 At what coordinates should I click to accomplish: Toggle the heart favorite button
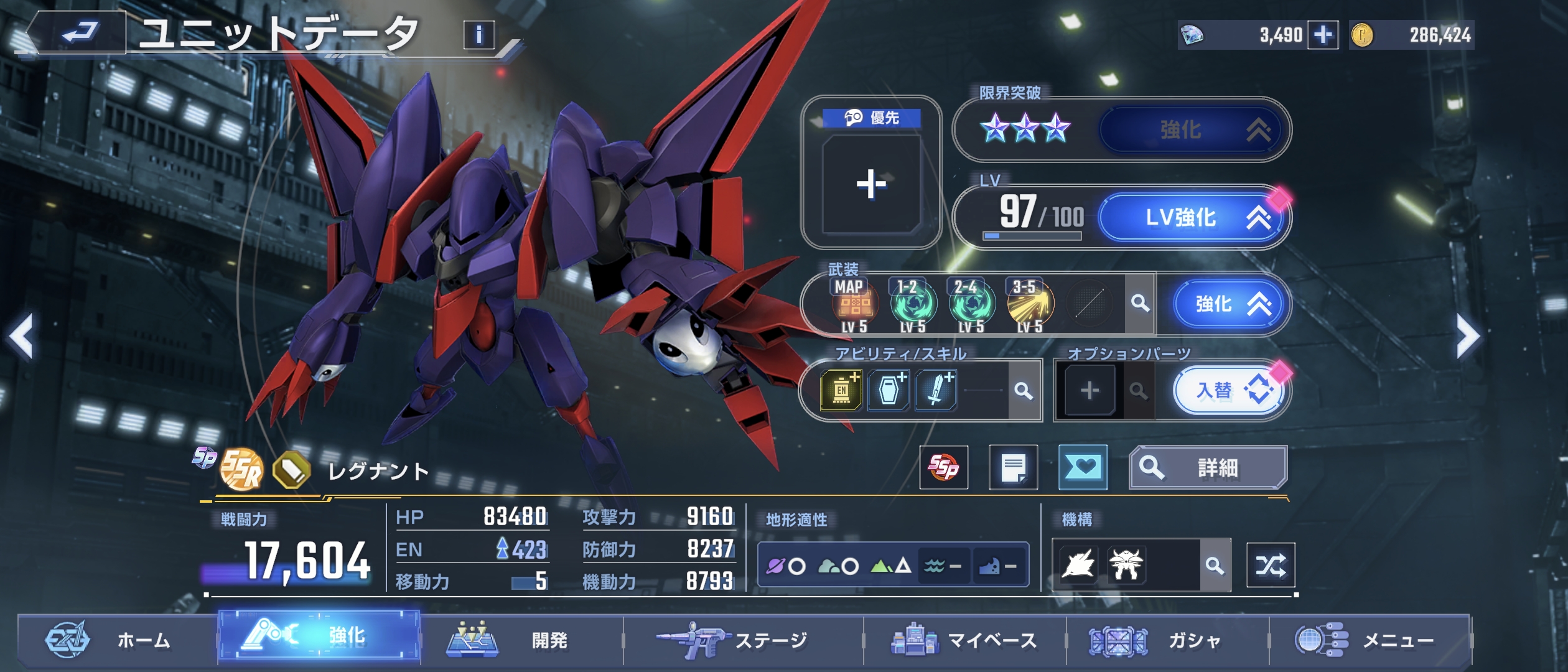(x=1083, y=467)
